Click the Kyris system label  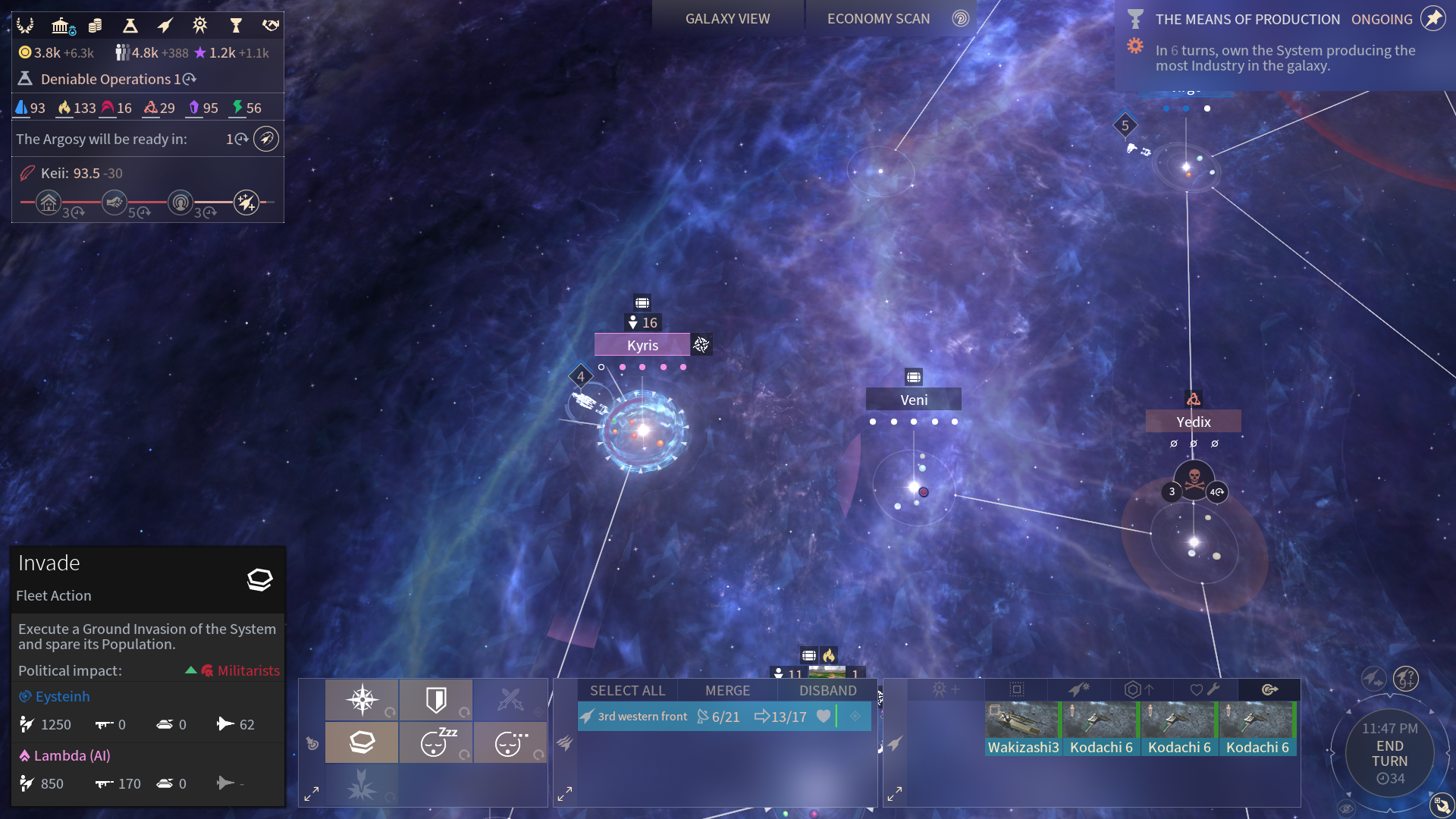(642, 345)
